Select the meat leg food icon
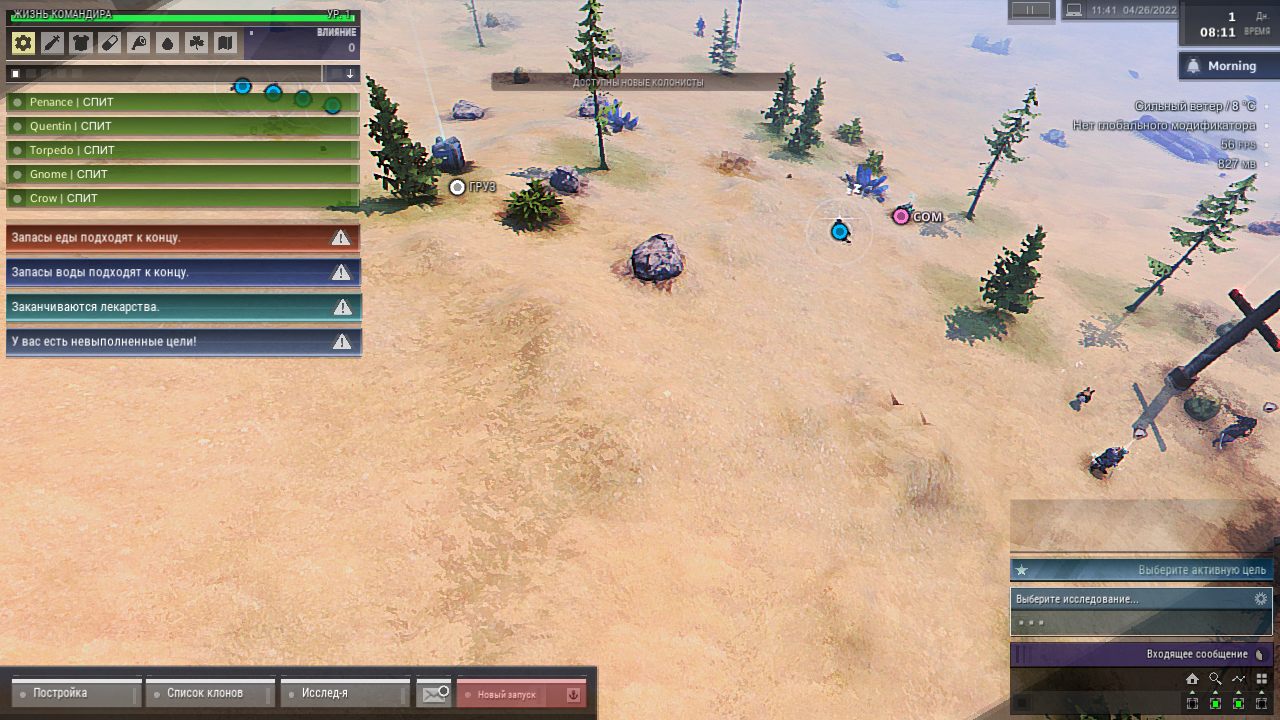 click(x=139, y=43)
